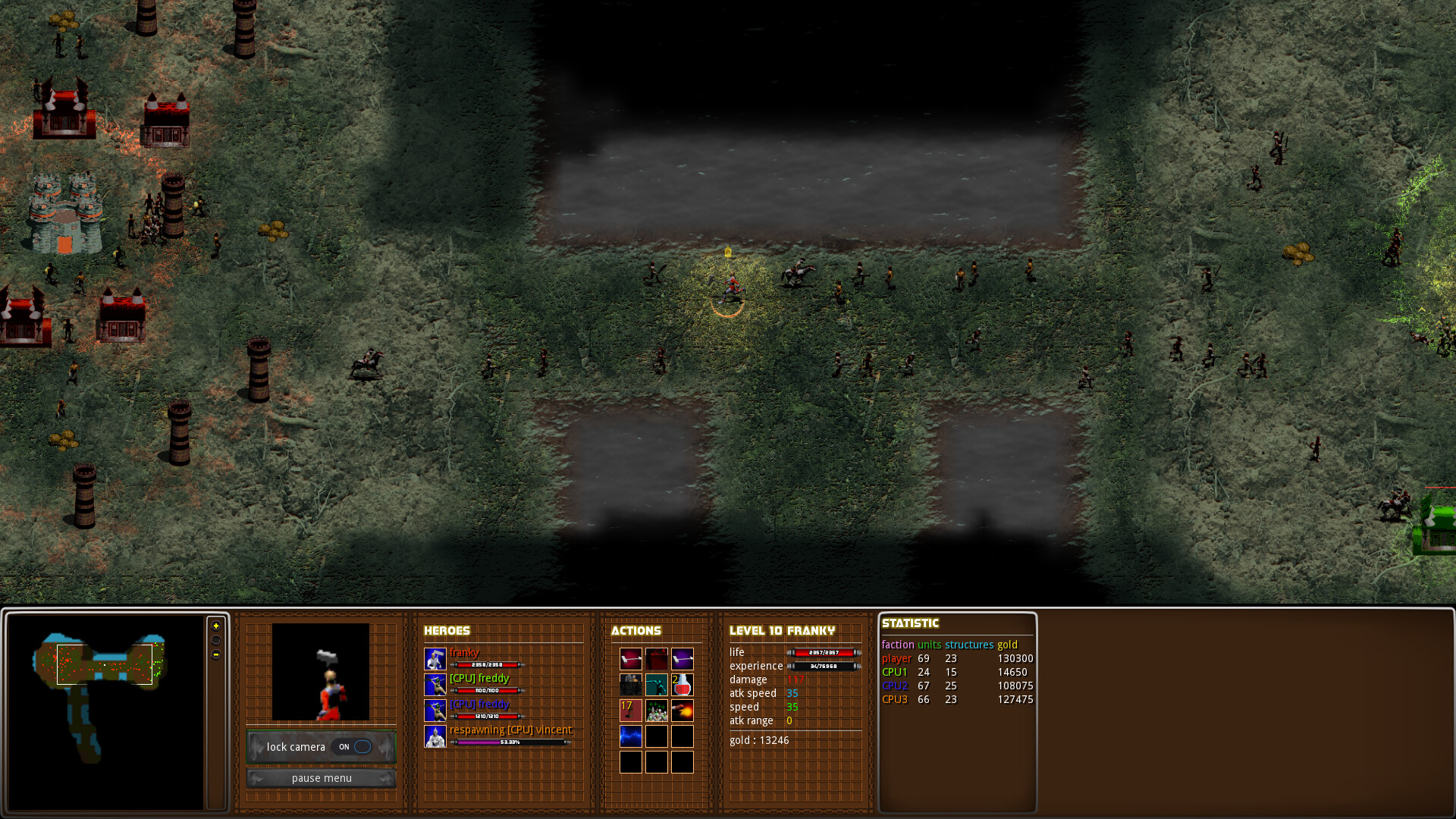Activate the fireball ability icon
The width and height of the screenshot is (1456, 819).
(x=682, y=711)
